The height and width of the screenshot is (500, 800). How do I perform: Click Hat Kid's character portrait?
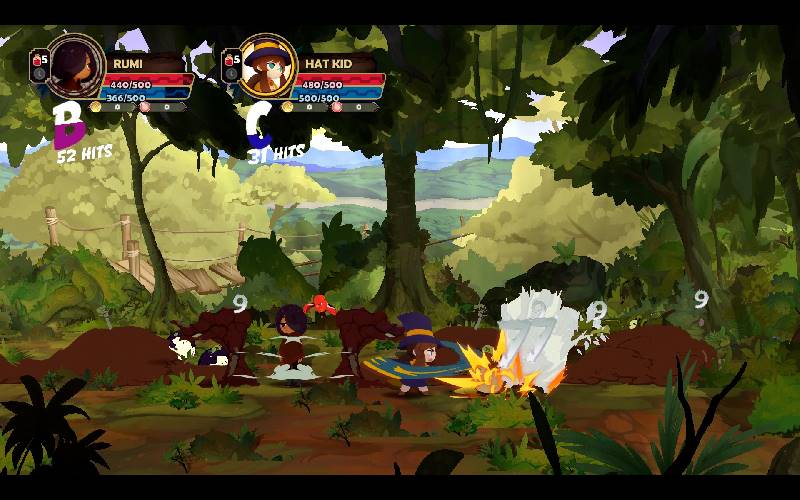[268, 65]
